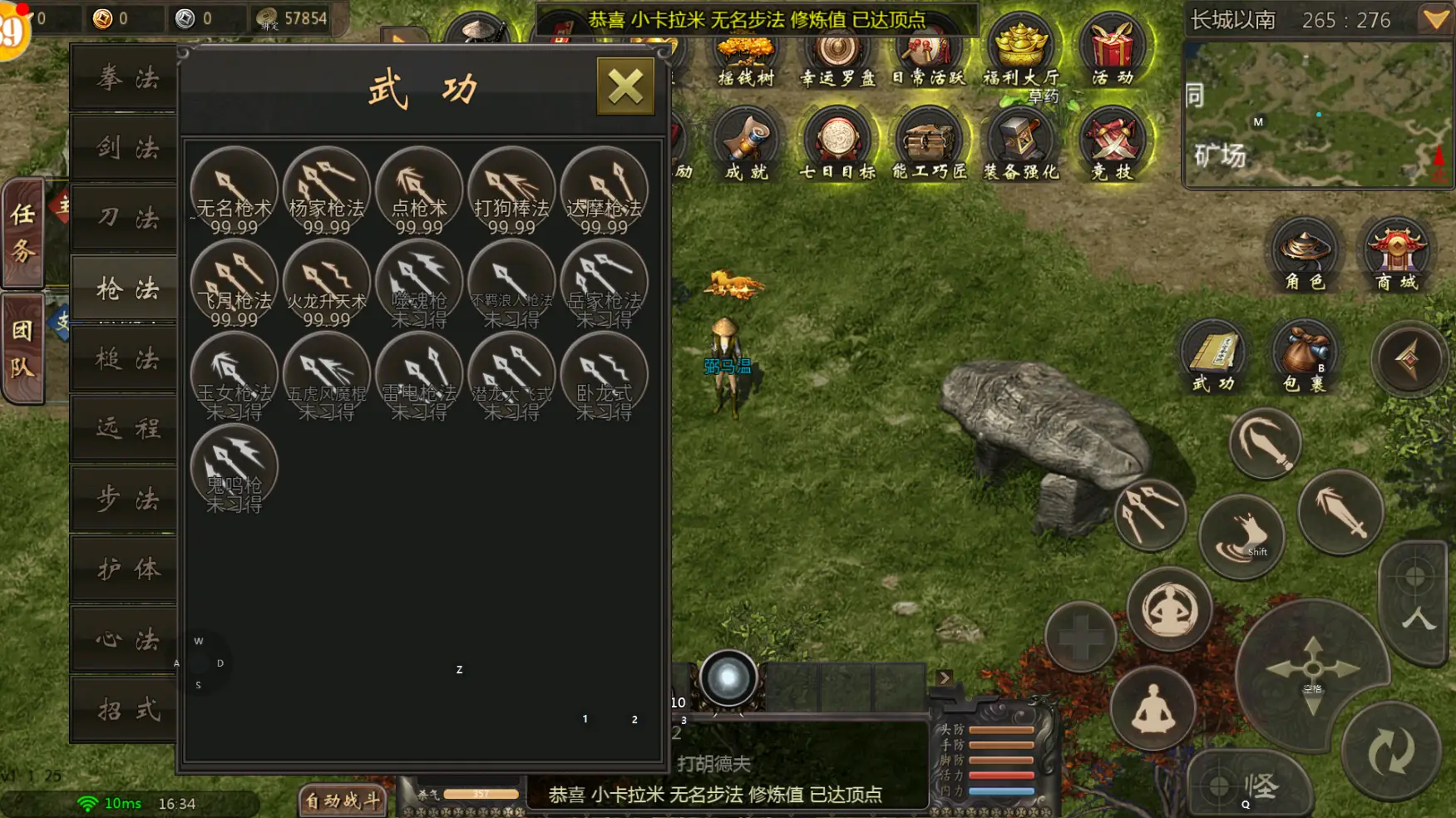This screenshot has height=818, width=1456.
Task: Open the 剑法 sword category tab
Action: 126,148
